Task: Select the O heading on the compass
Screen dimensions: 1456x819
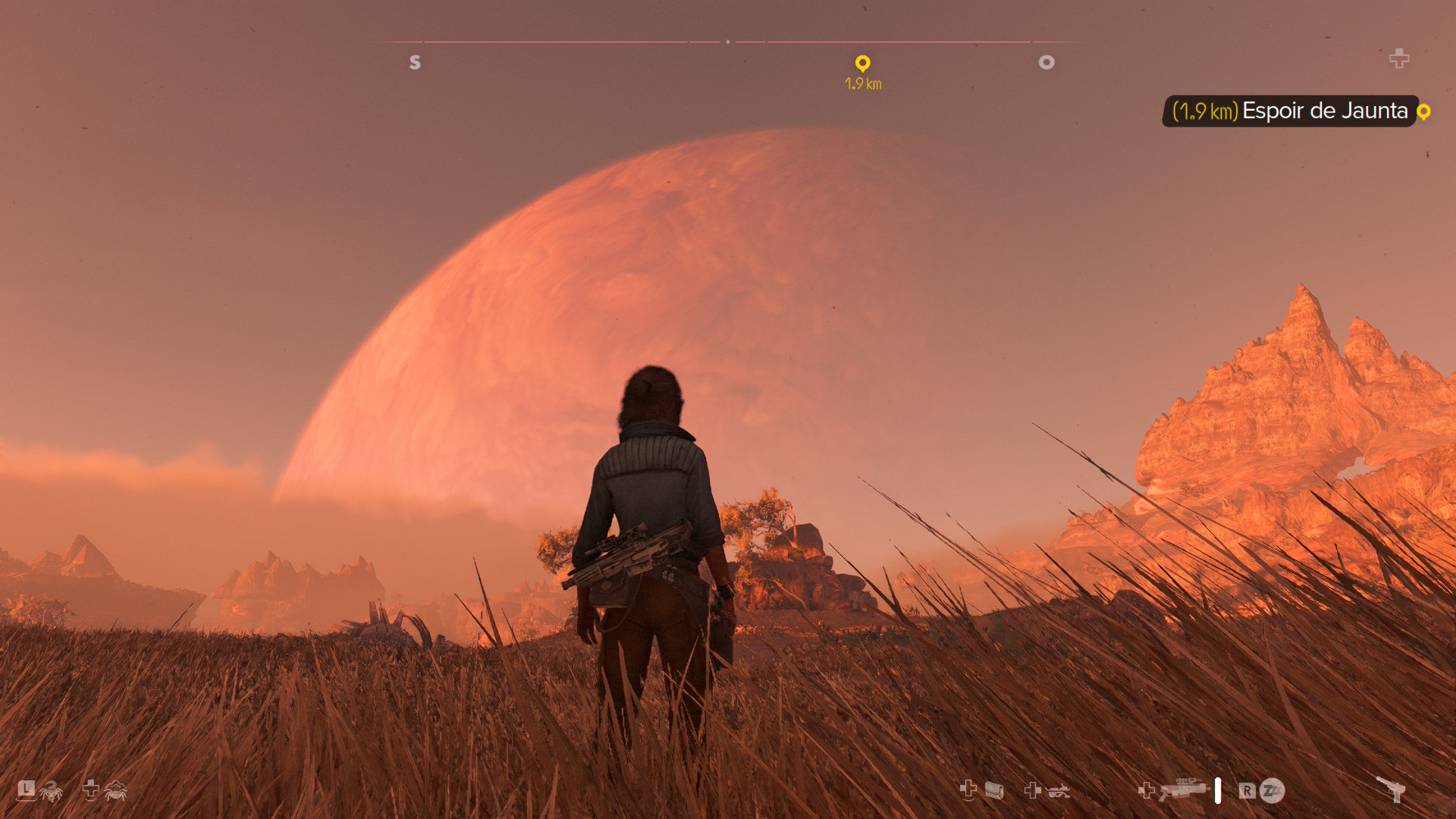Action: (1046, 62)
